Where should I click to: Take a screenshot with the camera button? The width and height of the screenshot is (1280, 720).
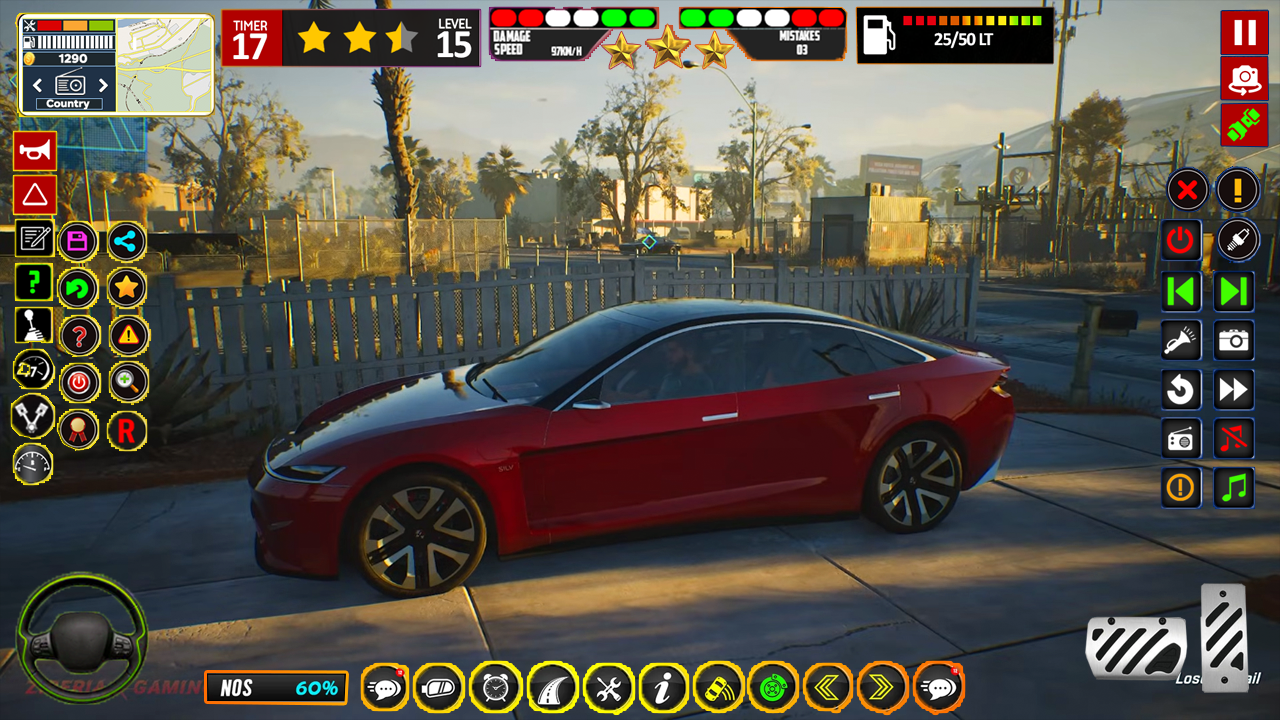click(x=1234, y=341)
